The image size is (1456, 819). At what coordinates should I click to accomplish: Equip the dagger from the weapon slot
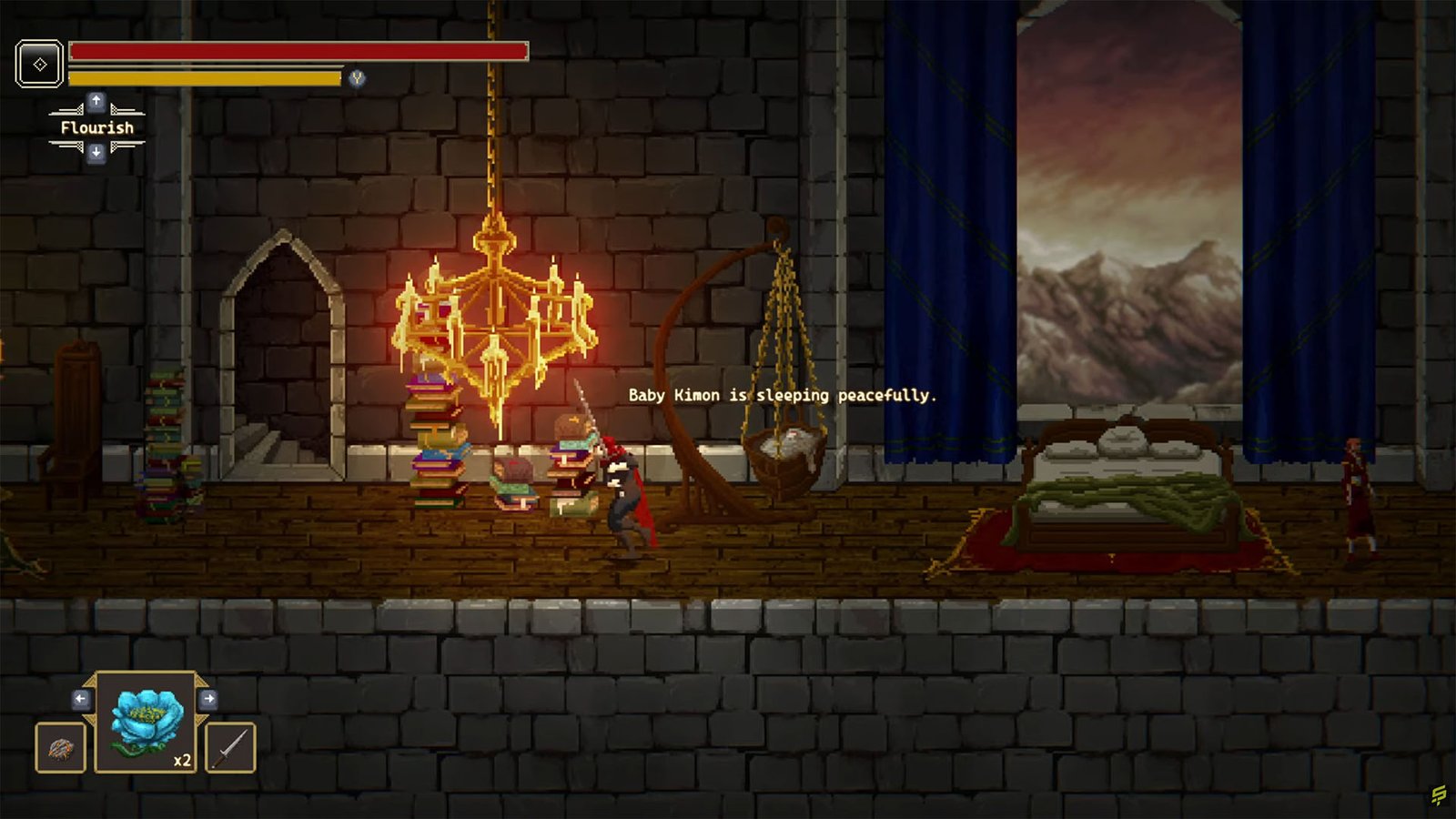tap(230, 749)
